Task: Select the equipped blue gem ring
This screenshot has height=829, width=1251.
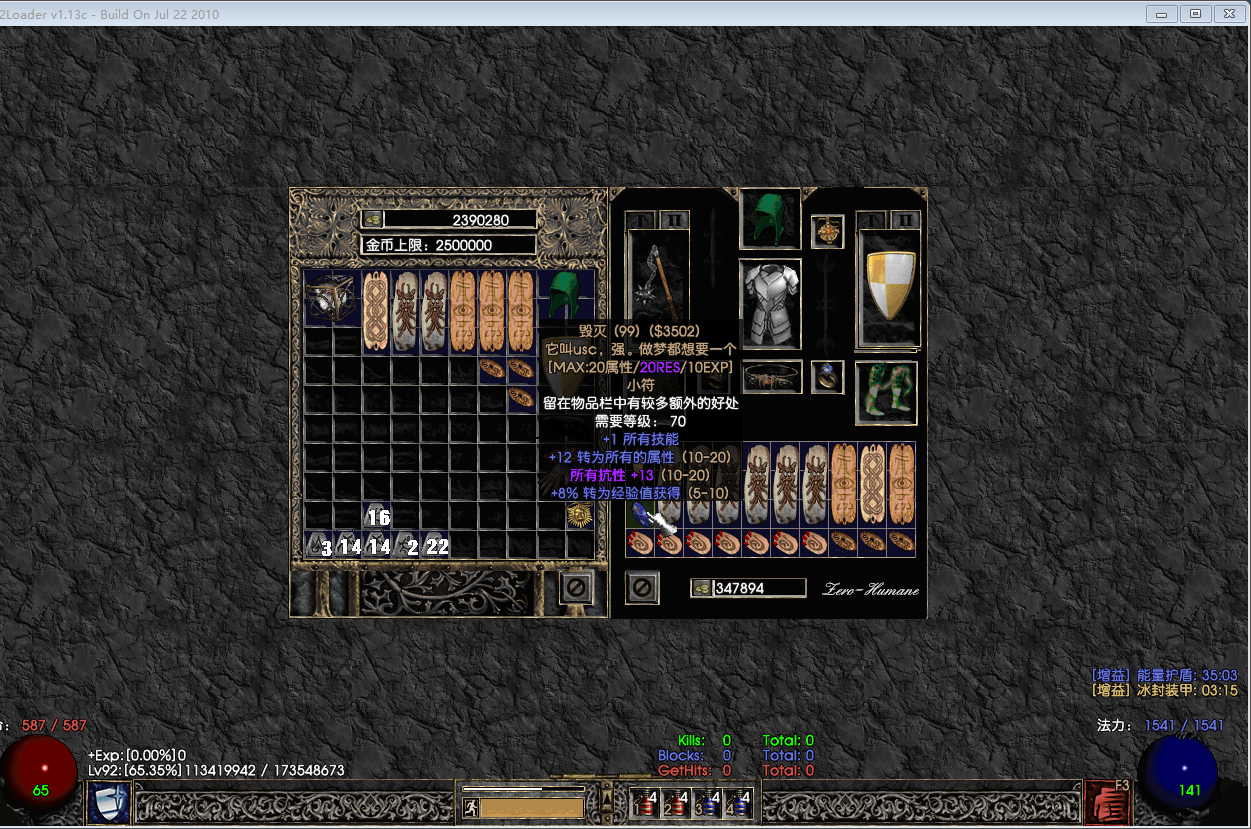Action: point(827,377)
